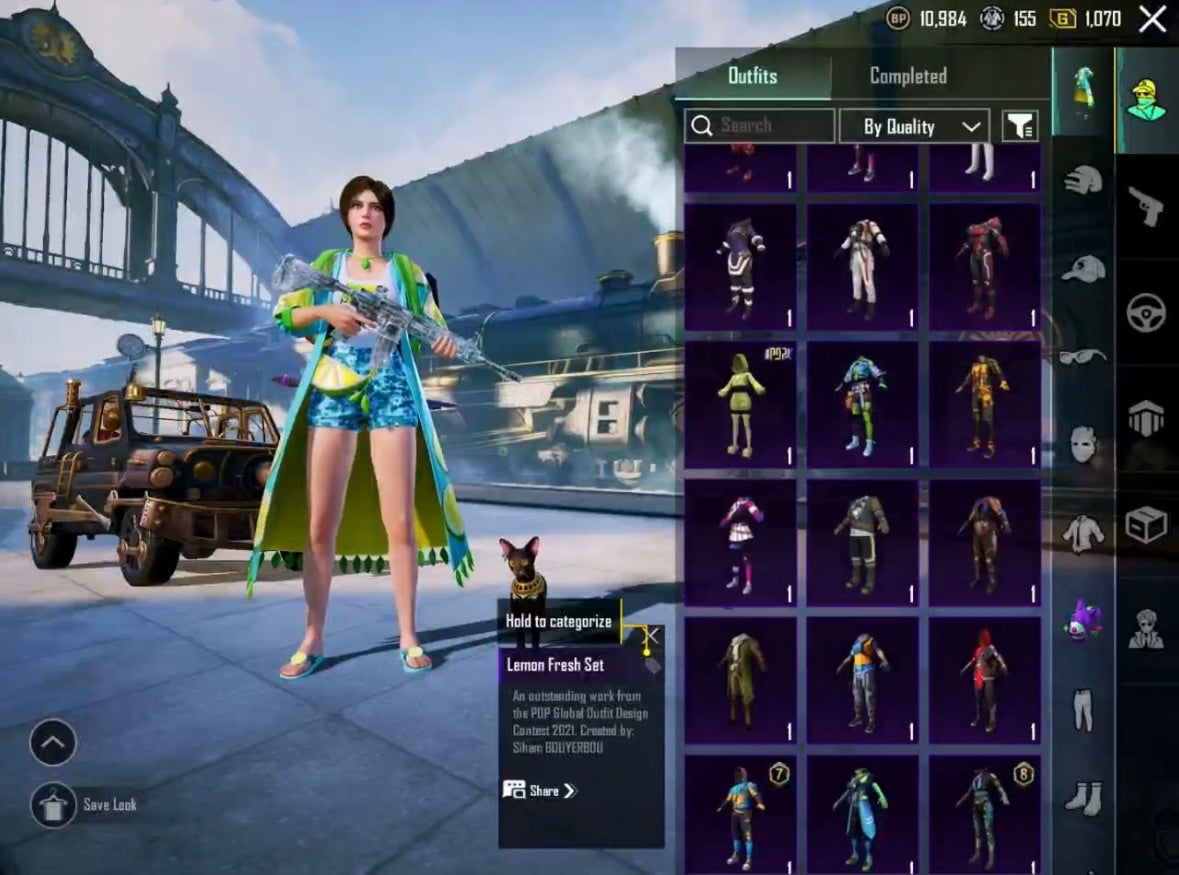This screenshot has width=1179, height=875.
Task: Switch to the Completed tab
Action: (908, 76)
